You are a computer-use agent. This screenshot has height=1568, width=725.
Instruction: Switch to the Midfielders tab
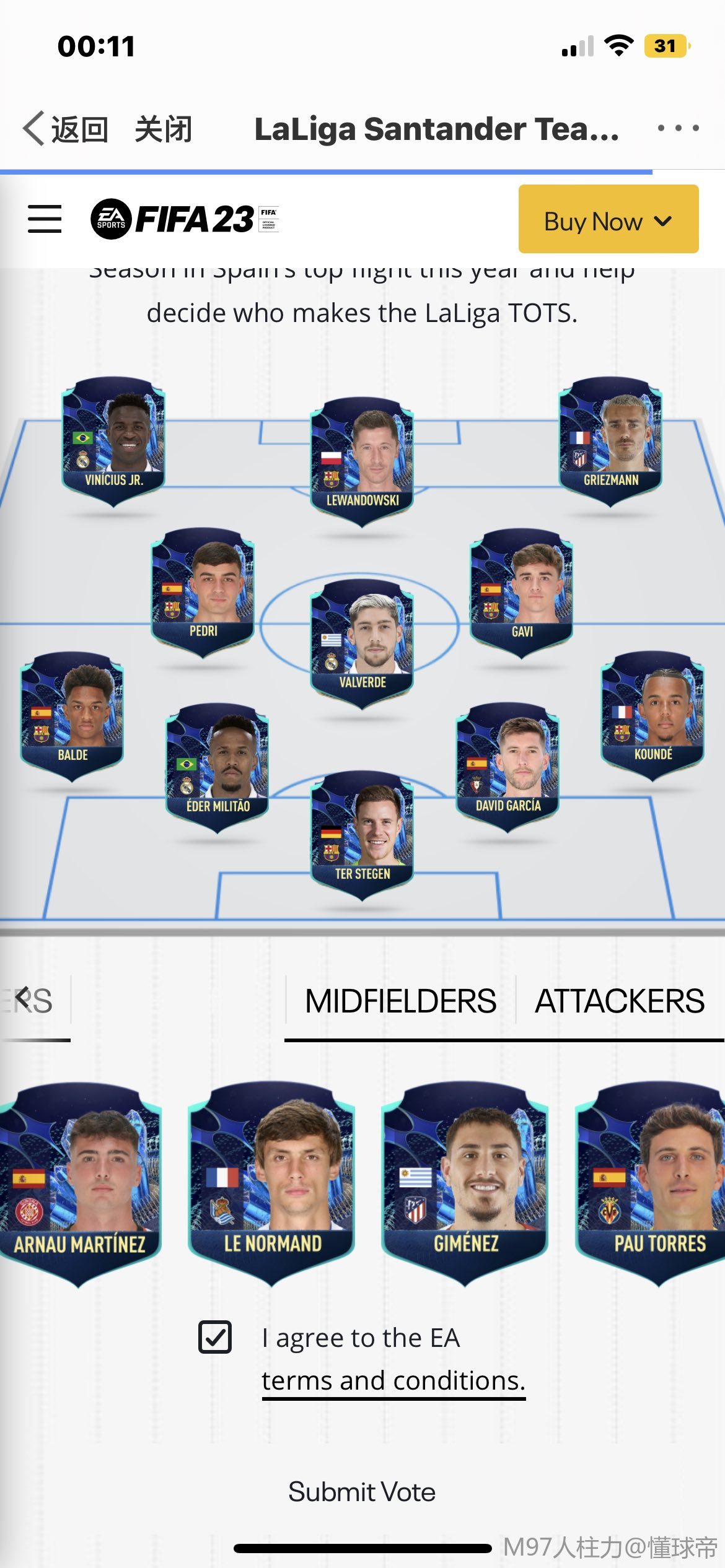pyautogui.click(x=400, y=1001)
